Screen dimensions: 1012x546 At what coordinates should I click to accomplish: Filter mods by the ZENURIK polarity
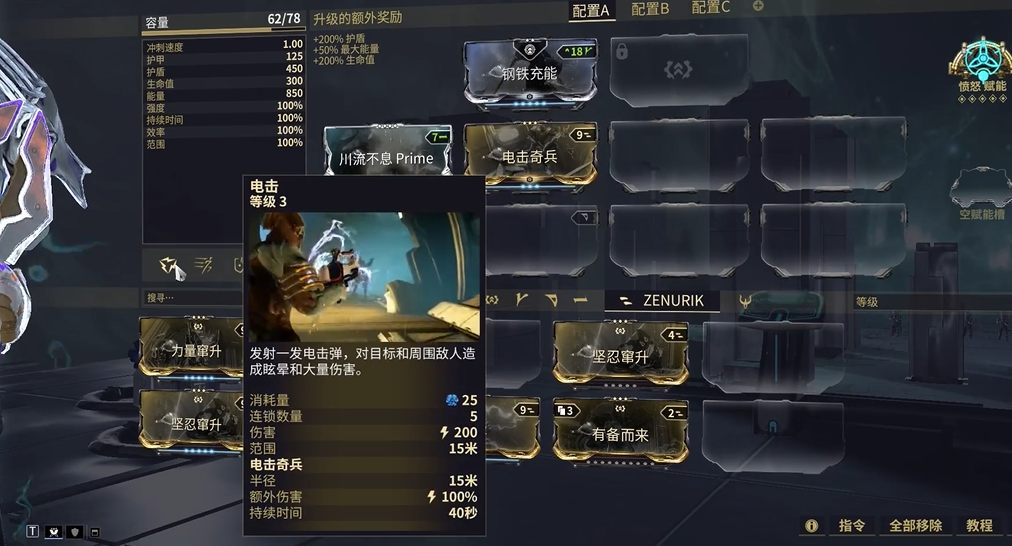click(x=662, y=300)
